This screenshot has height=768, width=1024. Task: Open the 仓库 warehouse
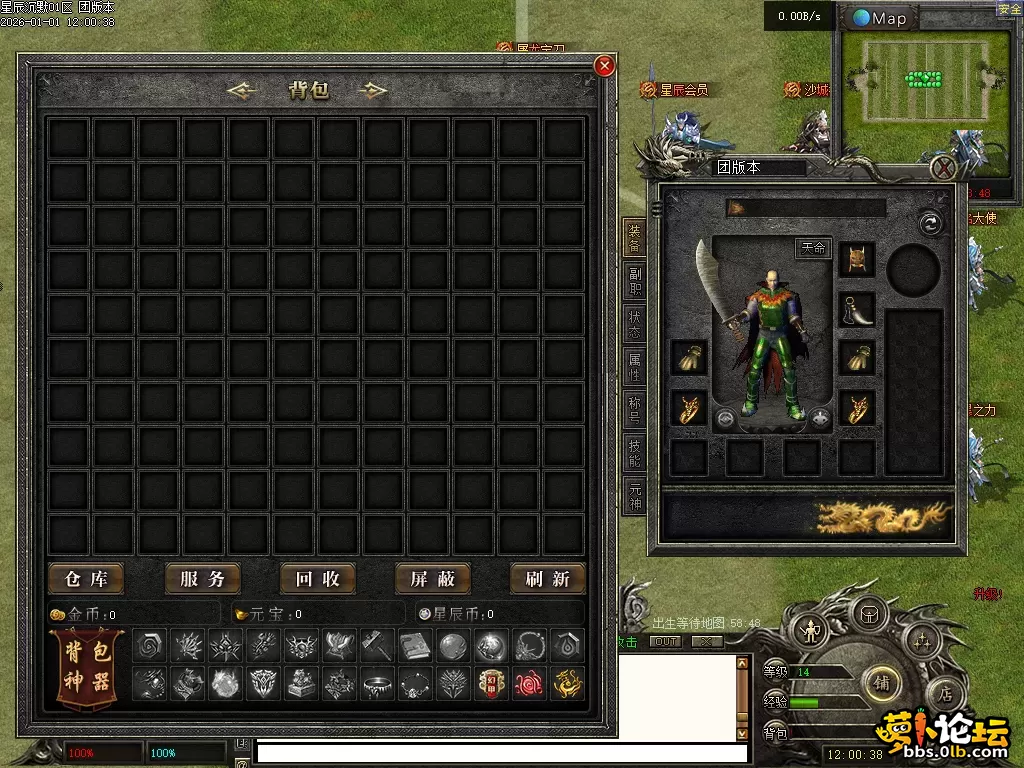coord(86,578)
